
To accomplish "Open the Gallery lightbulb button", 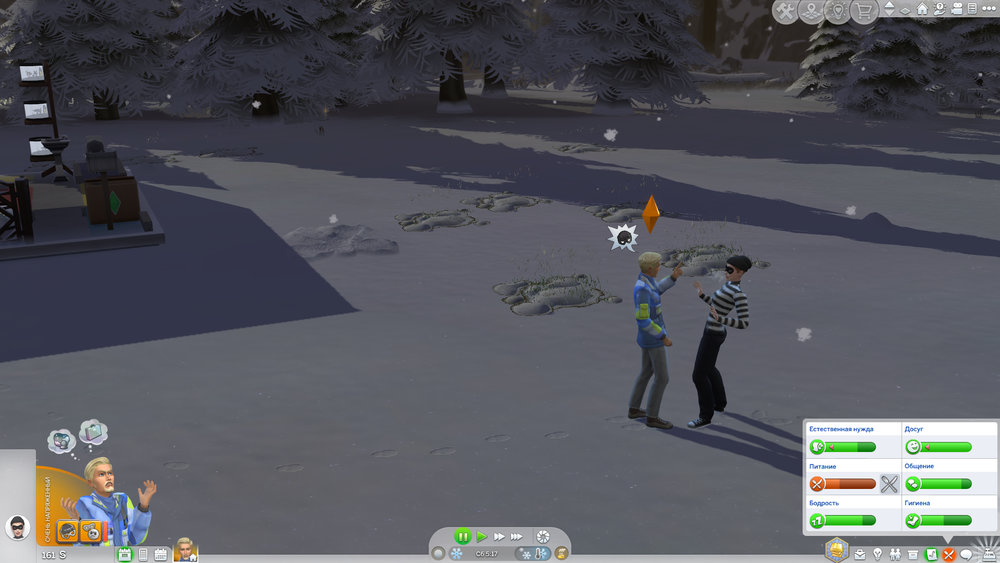I will coord(836,11).
